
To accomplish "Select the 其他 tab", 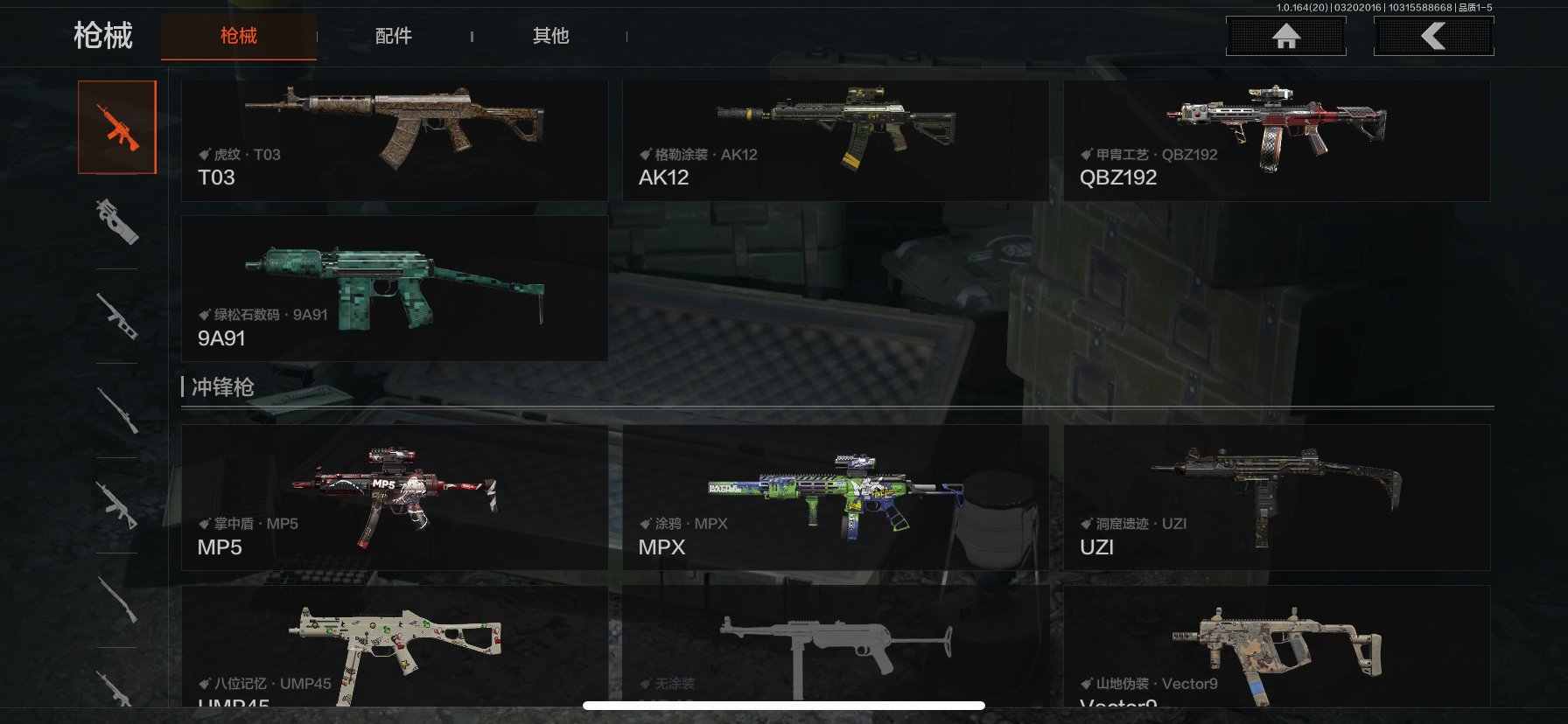I will coord(550,36).
